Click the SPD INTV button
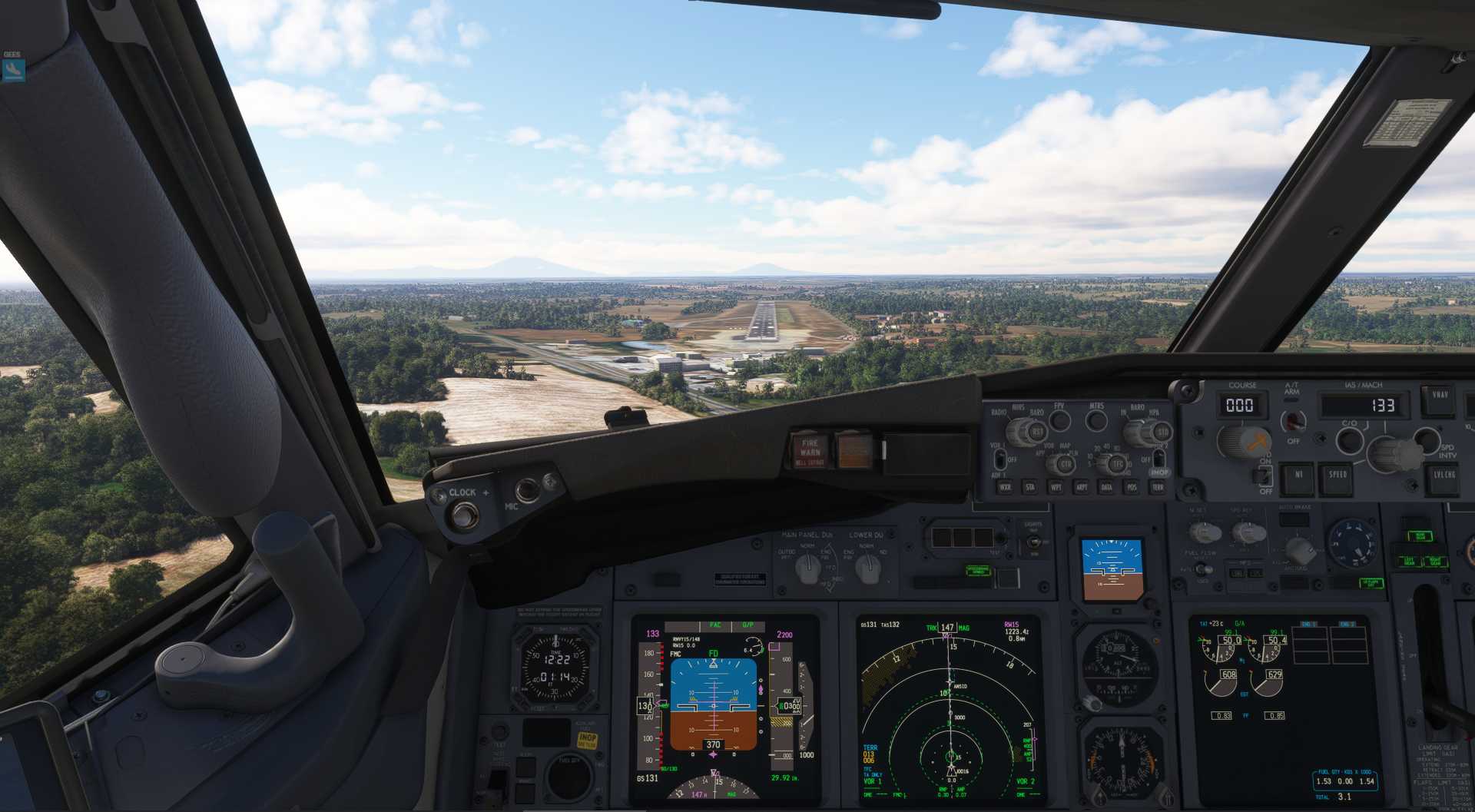Image resolution: width=1475 pixels, height=812 pixels. [x=1427, y=439]
